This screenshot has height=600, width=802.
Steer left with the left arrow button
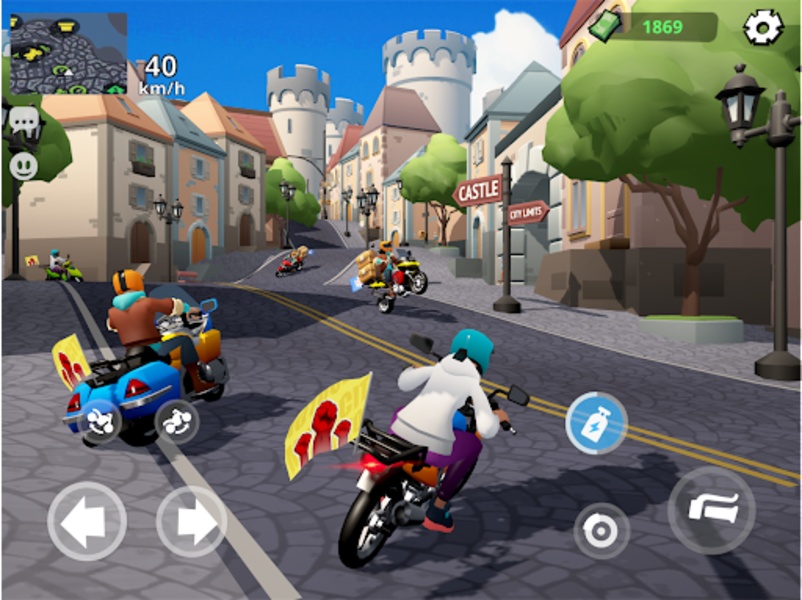87,521
